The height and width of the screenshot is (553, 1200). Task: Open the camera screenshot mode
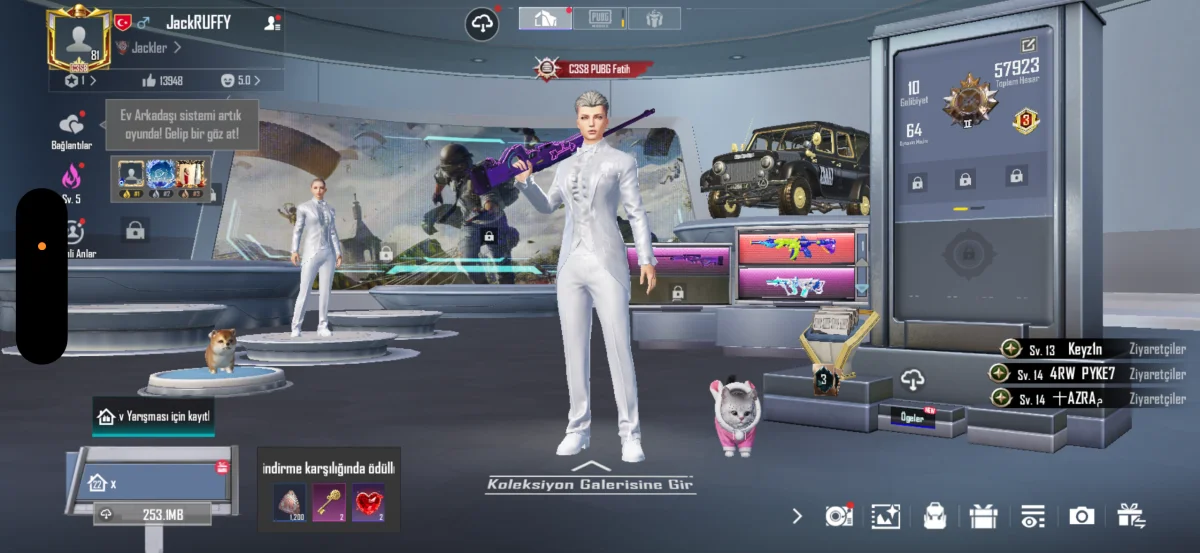tap(1081, 516)
